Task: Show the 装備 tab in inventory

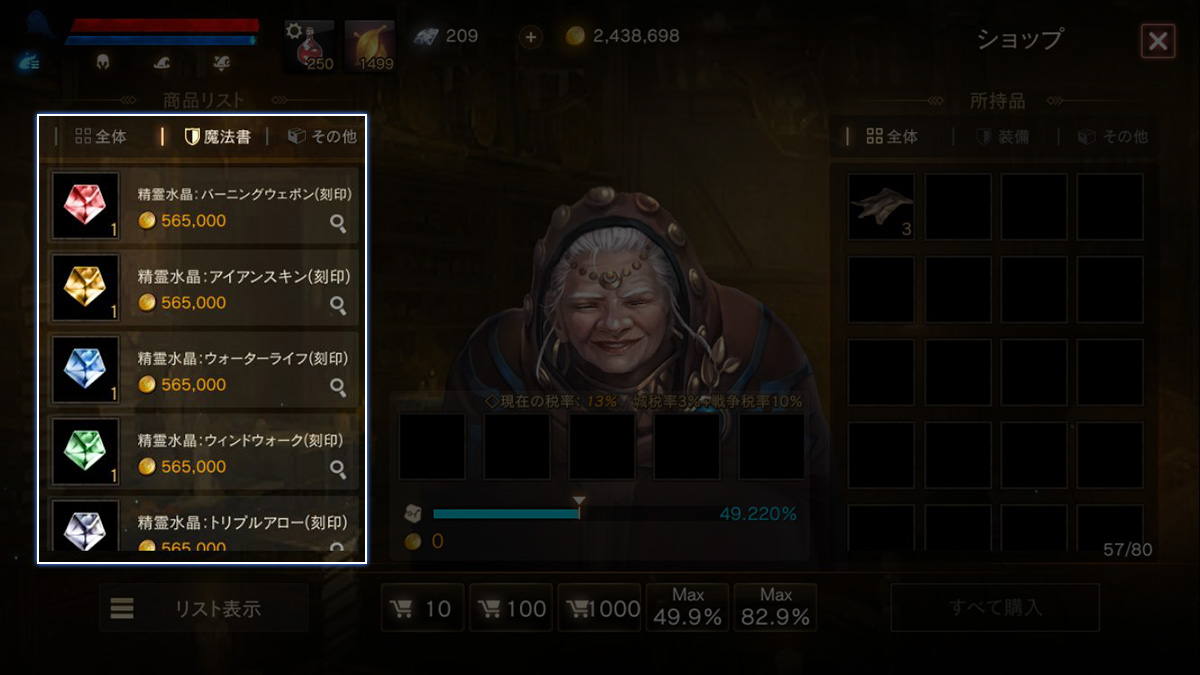Action: coord(1003,137)
